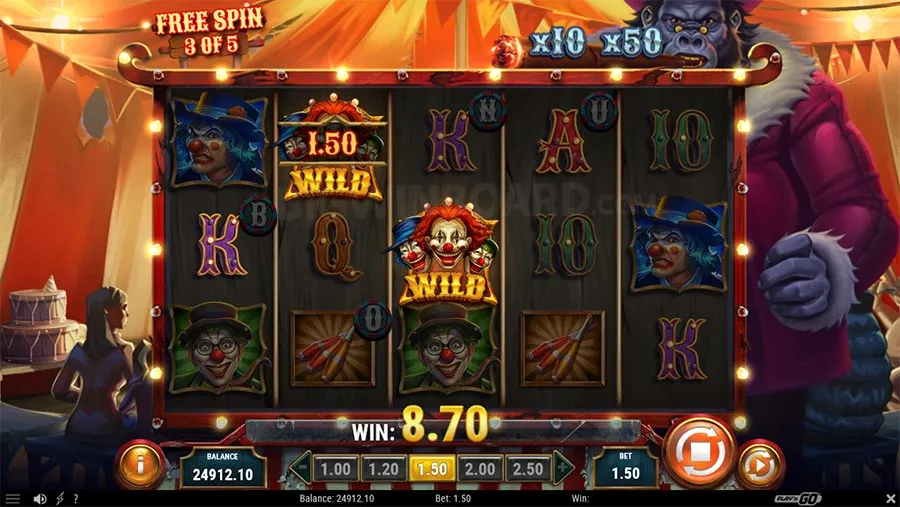Viewport: 900px width, 507px height.
Task: Open the hamburger menu in the bottom bar
Action: tap(13, 498)
